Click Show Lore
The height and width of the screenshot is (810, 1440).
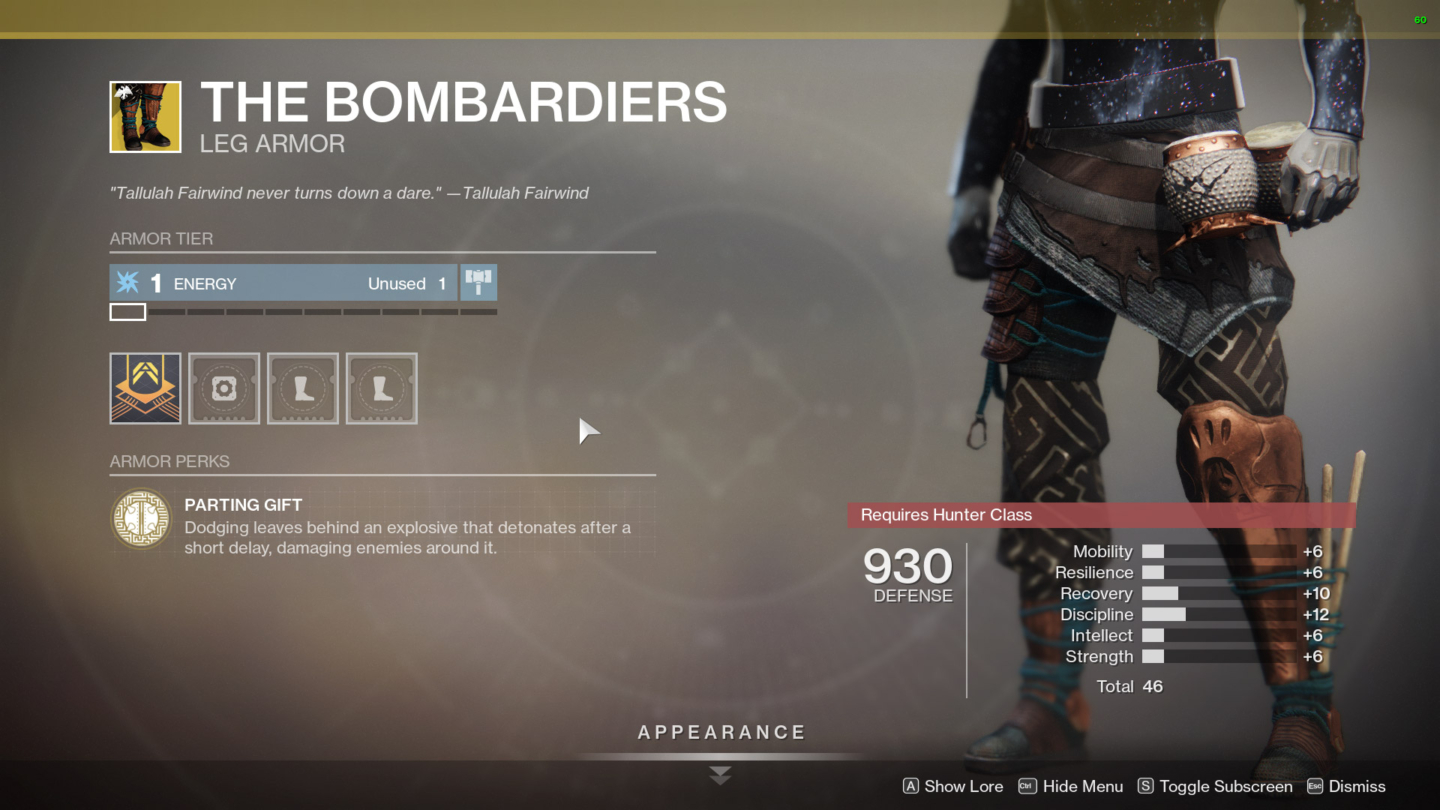point(952,786)
